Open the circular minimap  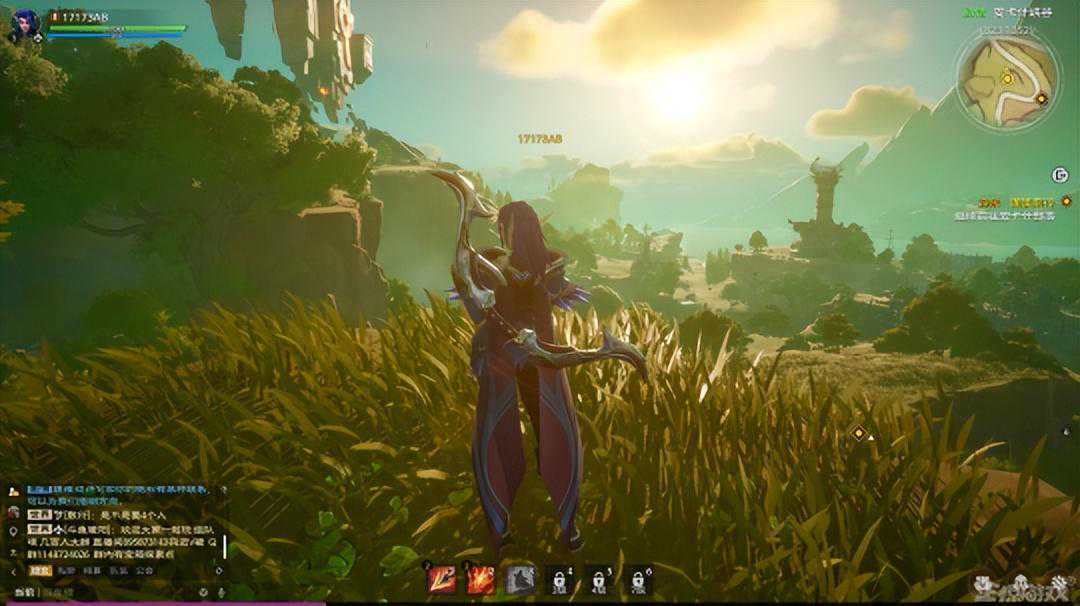coord(1007,81)
